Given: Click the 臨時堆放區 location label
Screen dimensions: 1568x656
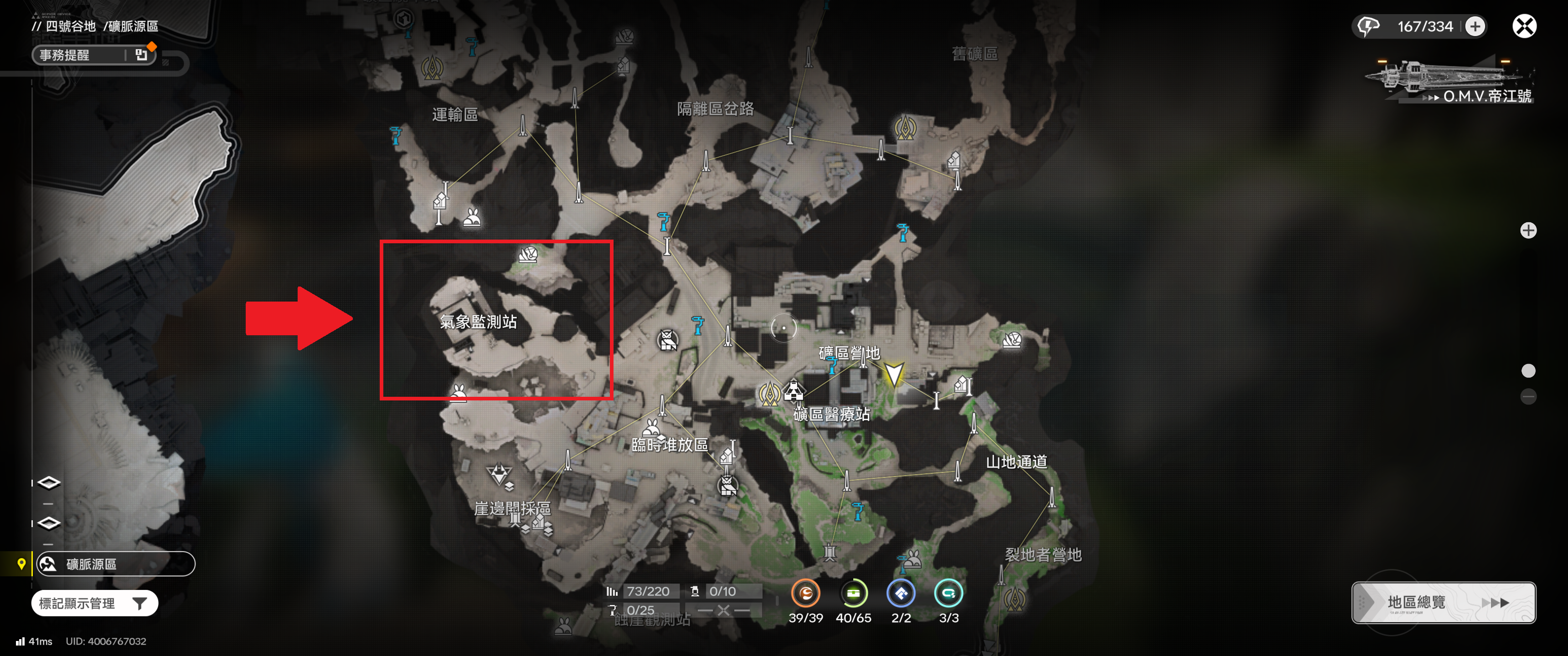Looking at the screenshot, I should 670,445.
